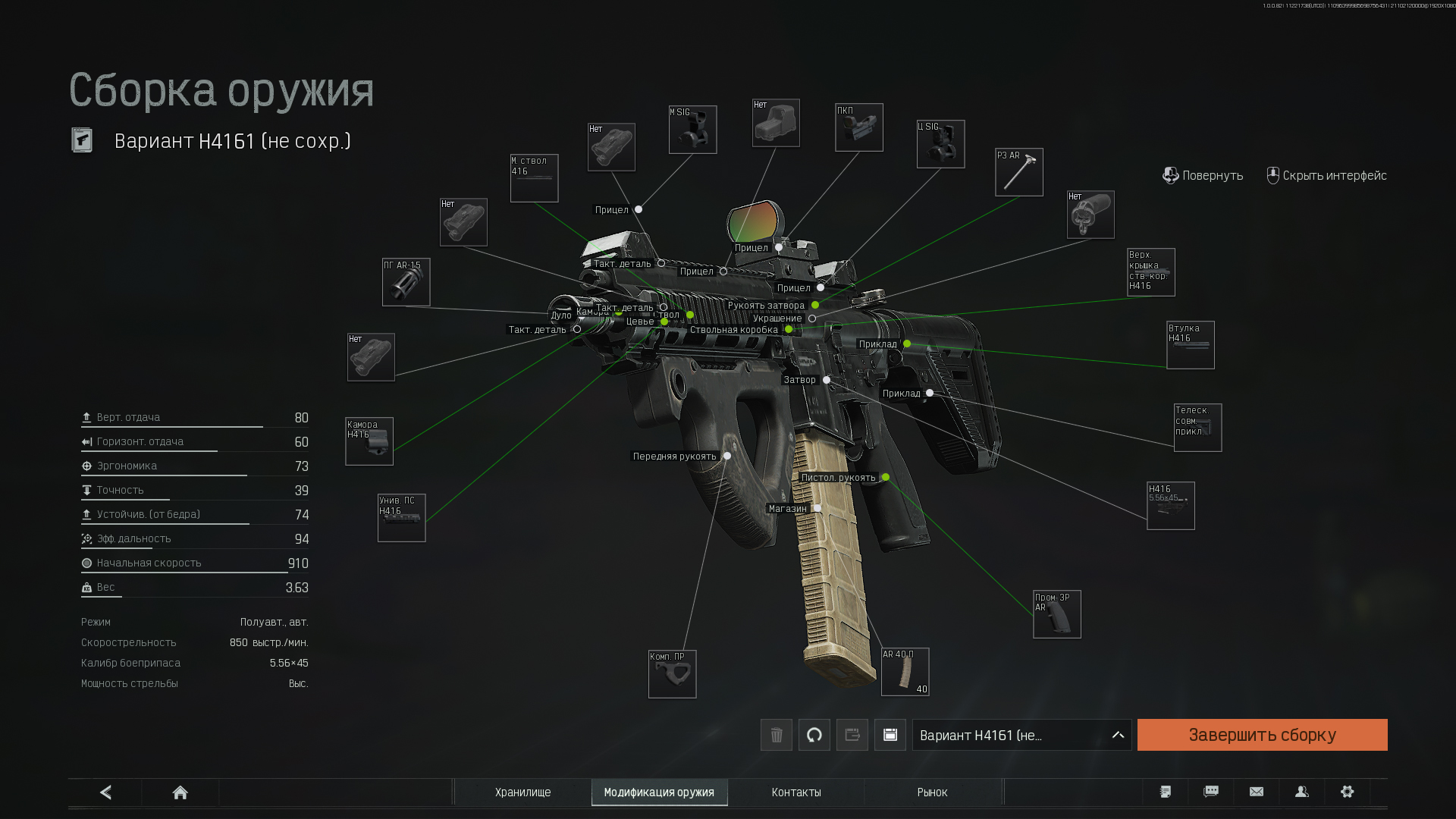Open the Модификация оружия tab
Image resolution: width=1456 pixels, height=819 pixels.
pos(659,792)
